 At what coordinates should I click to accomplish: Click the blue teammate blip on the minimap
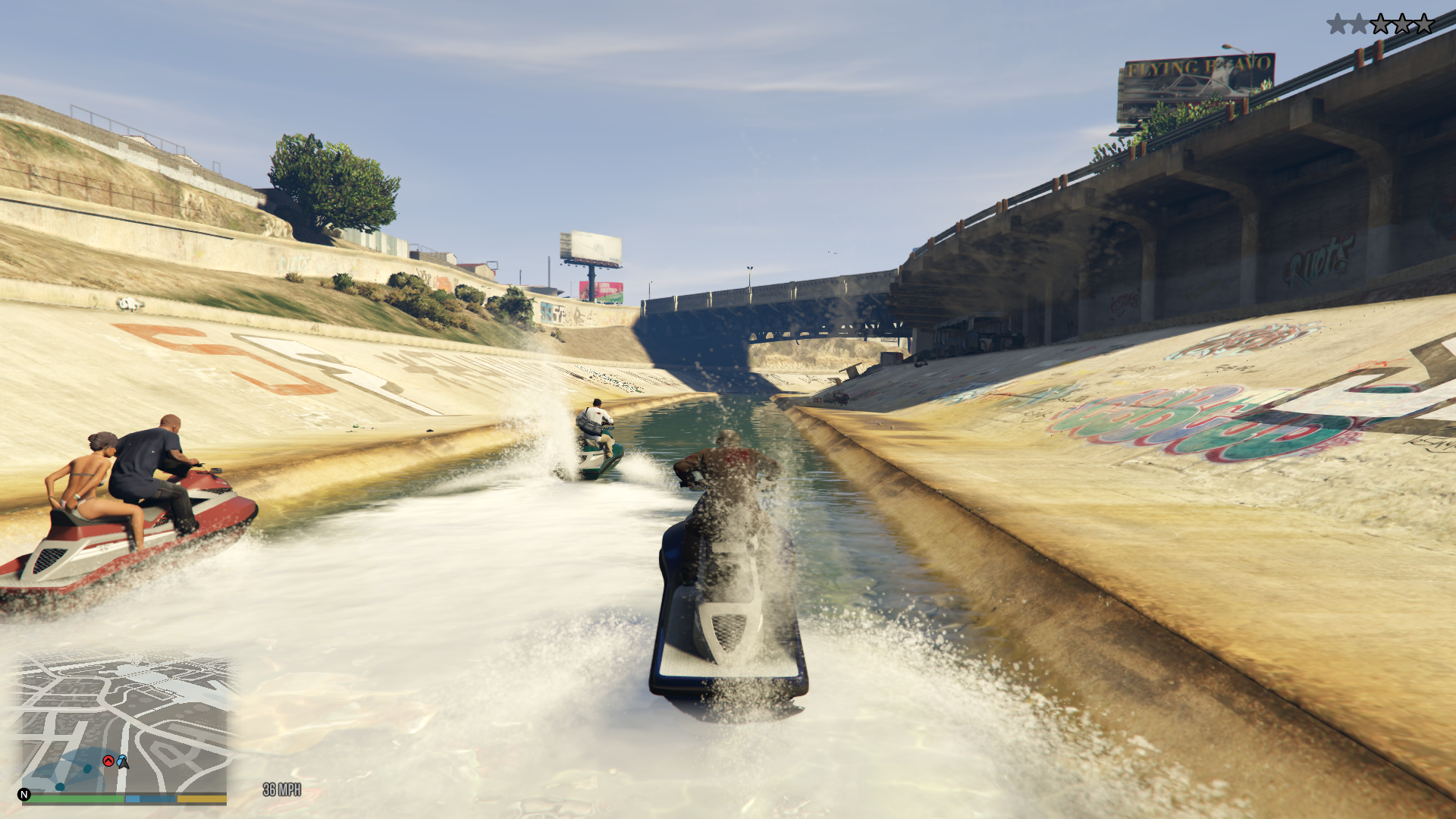point(119,759)
